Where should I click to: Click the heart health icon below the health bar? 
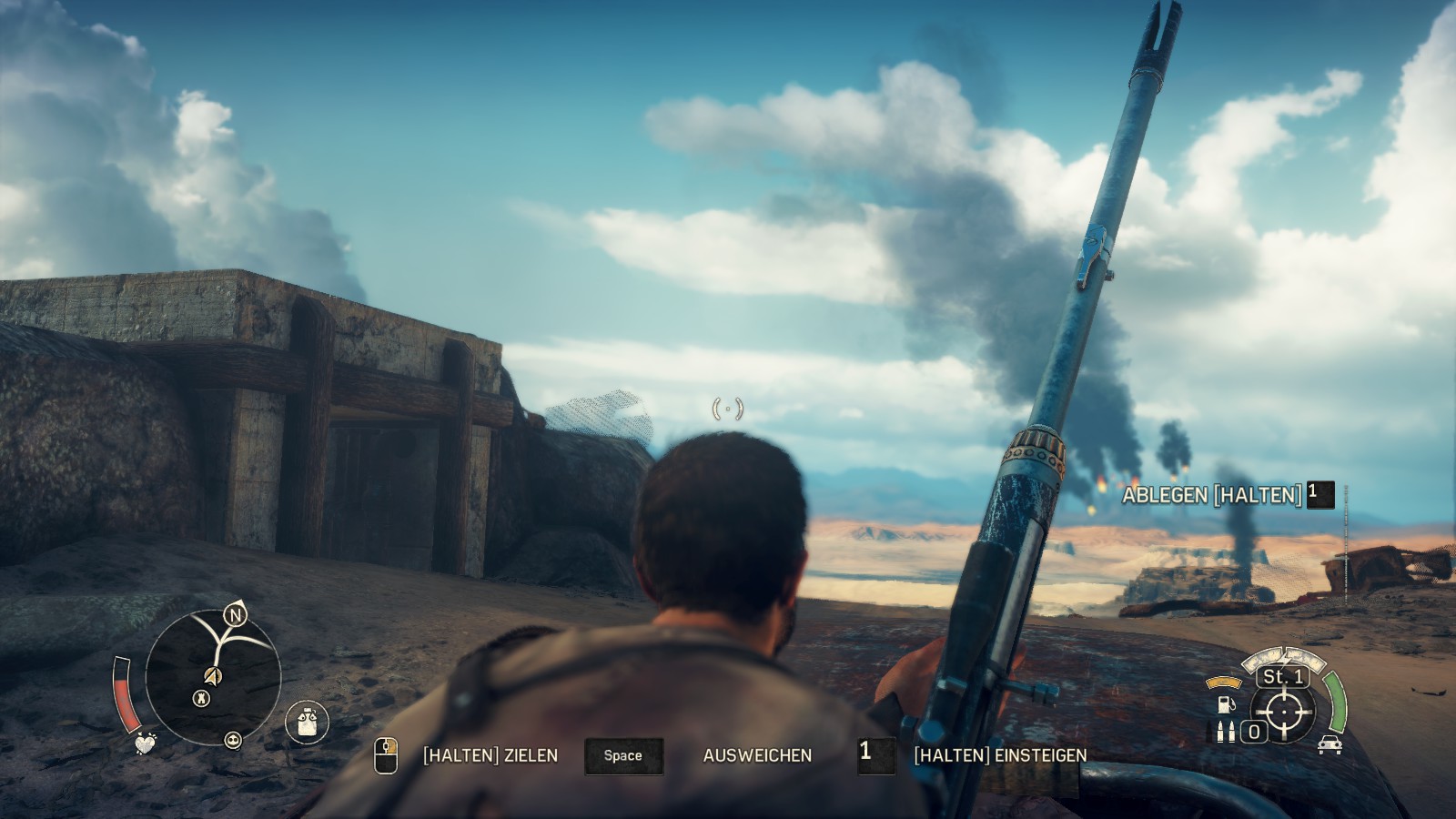pyautogui.click(x=146, y=743)
